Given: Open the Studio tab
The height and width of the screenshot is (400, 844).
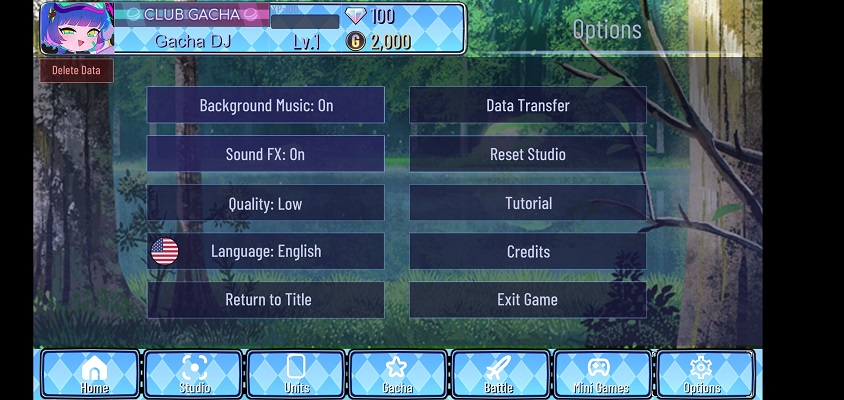Looking at the screenshot, I should coord(194,374).
